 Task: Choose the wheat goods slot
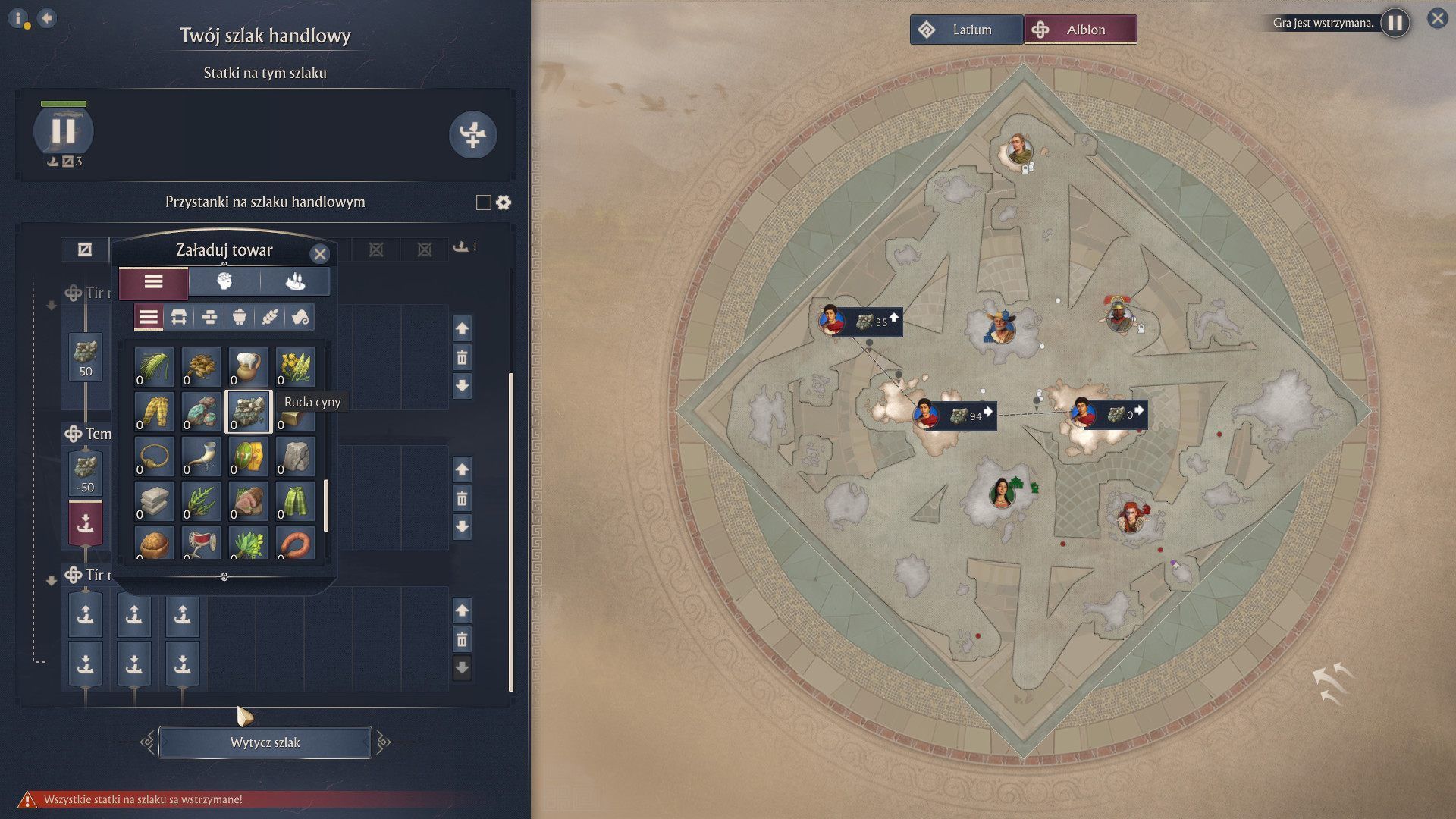[x=154, y=366]
